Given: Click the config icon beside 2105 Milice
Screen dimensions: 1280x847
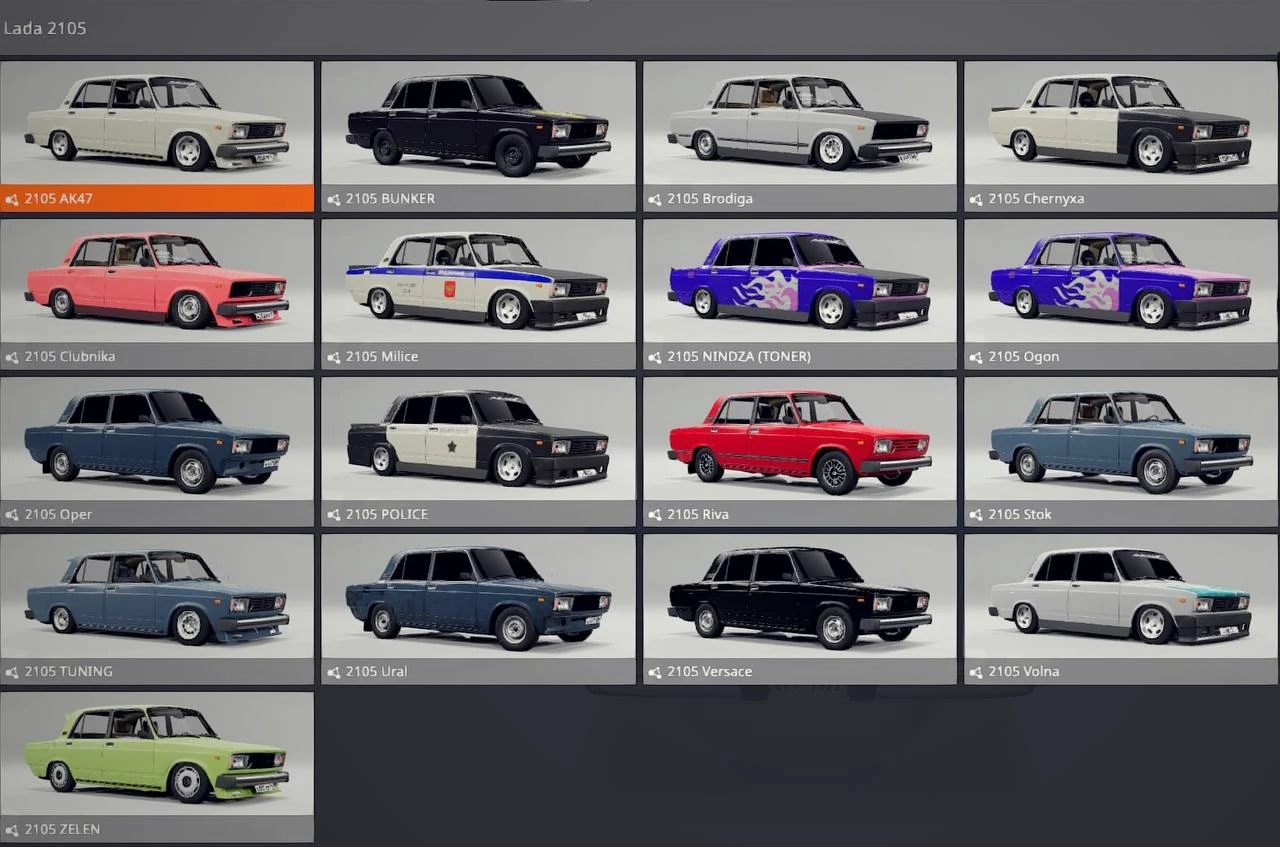Looking at the screenshot, I should point(333,356).
